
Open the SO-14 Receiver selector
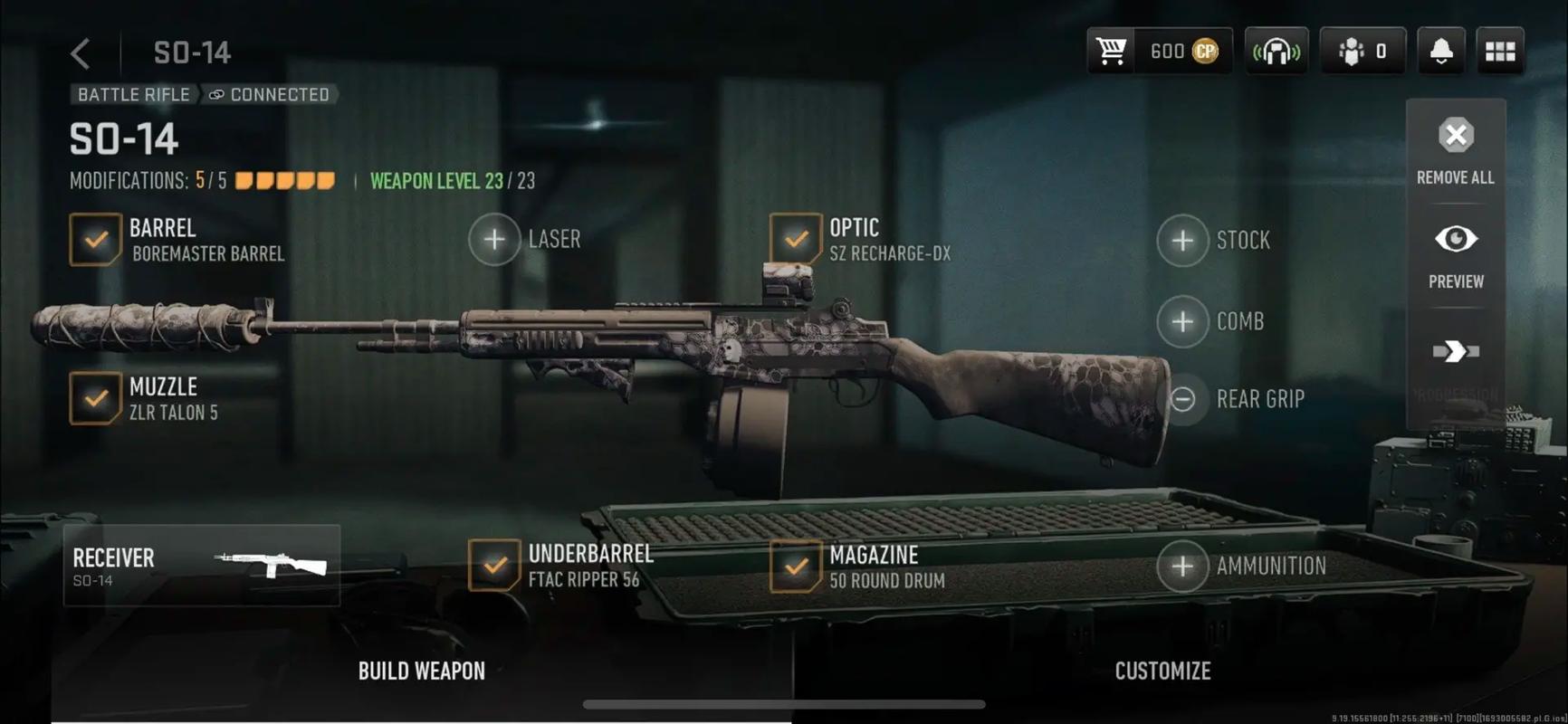point(202,566)
